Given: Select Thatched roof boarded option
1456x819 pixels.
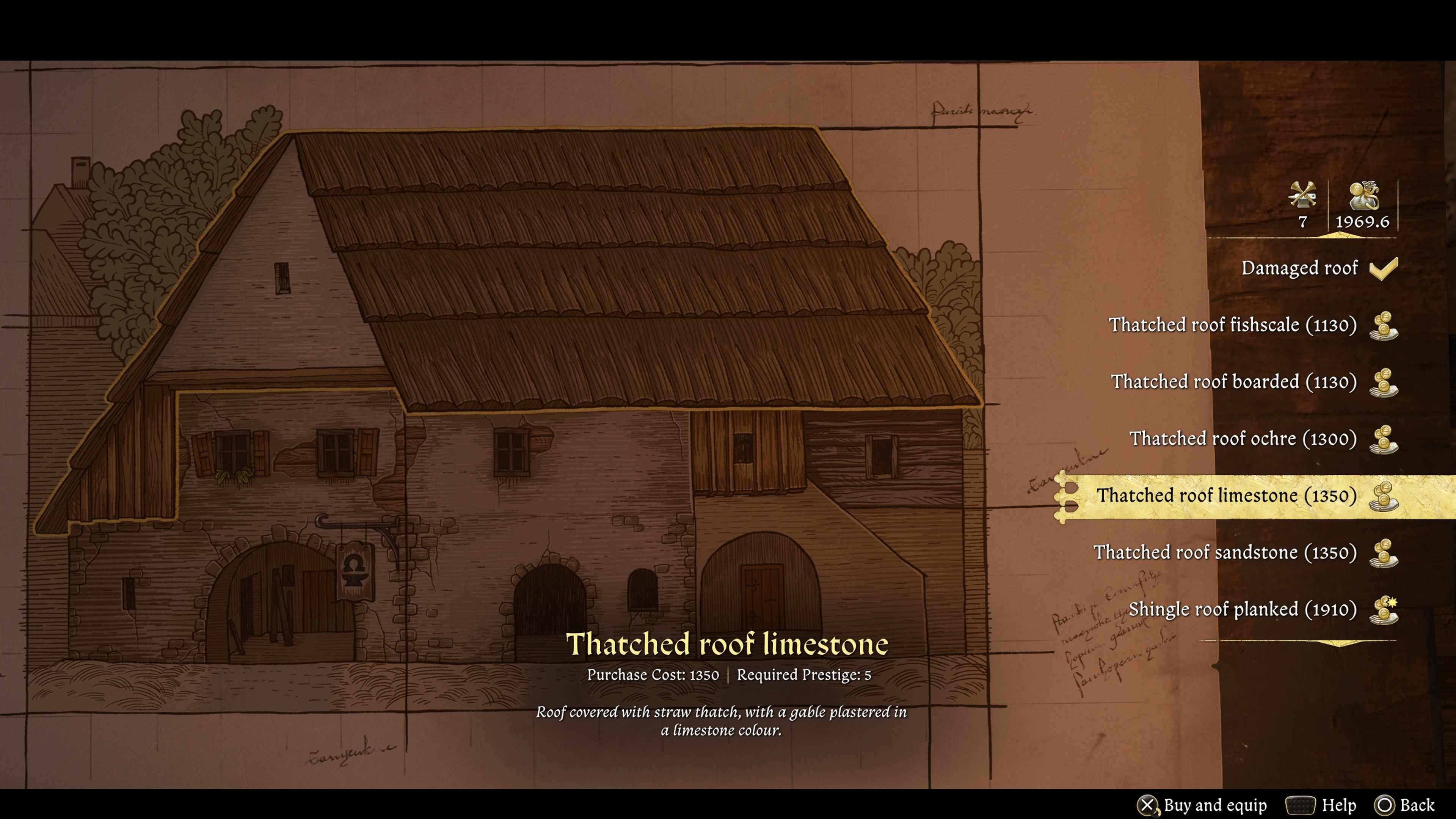Looking at the screenshot, I should [1234, 382].
